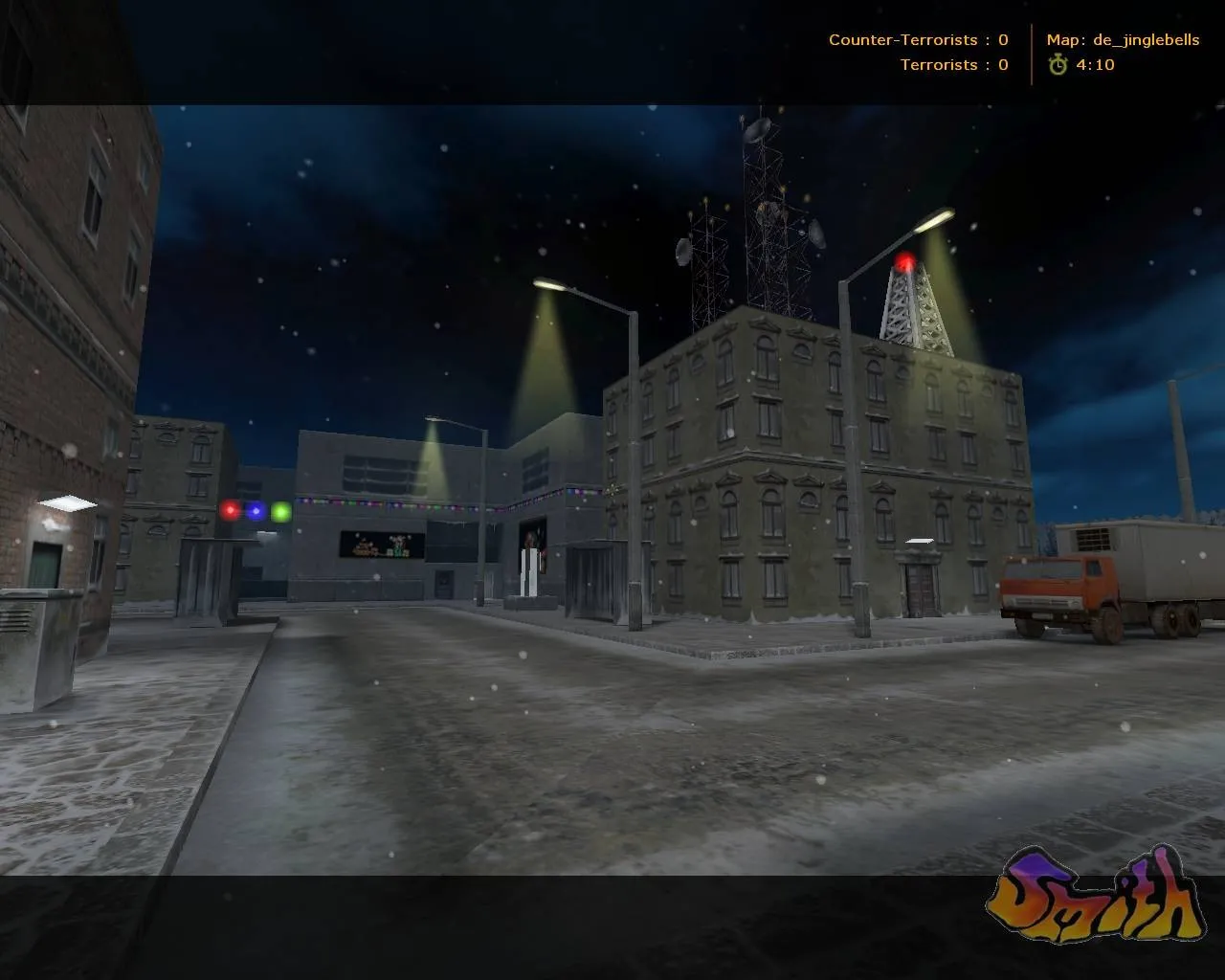
Task: Click the red warning light atop the tower
Action: [x=903, y=258]
